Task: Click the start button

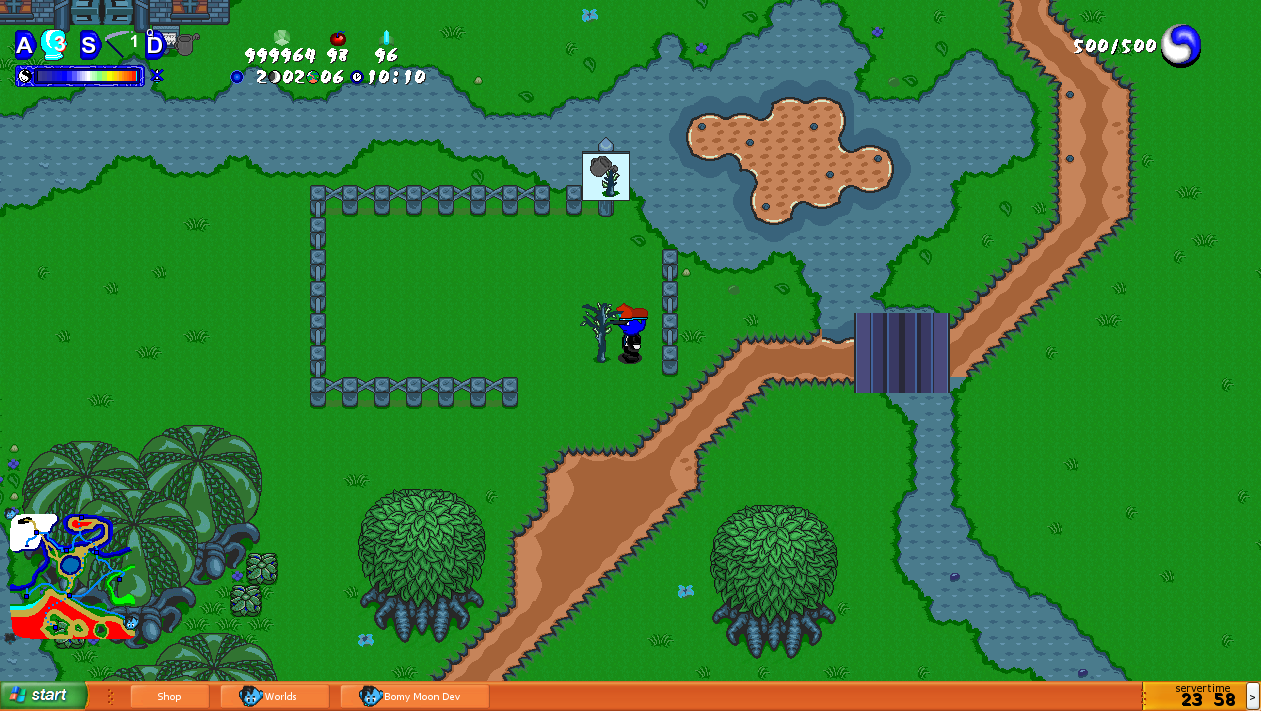Action: 44,696
